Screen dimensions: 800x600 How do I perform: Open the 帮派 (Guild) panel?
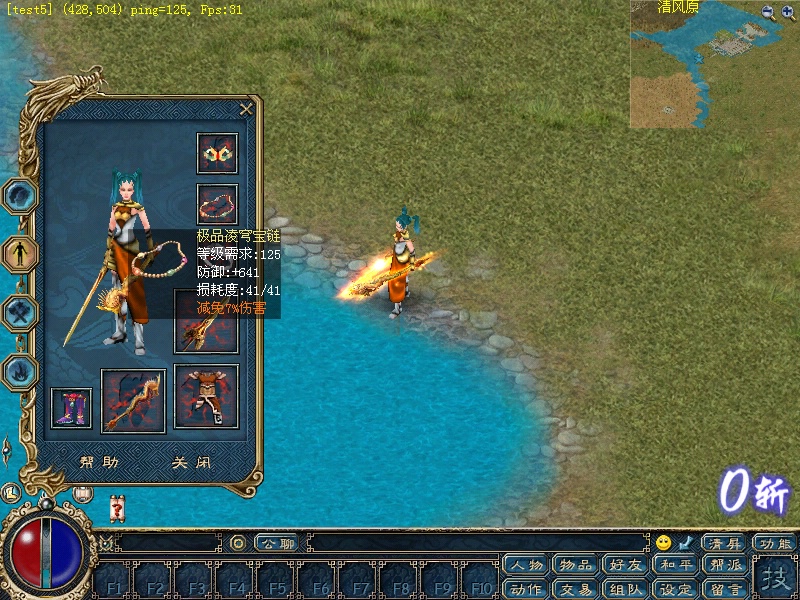725,566
